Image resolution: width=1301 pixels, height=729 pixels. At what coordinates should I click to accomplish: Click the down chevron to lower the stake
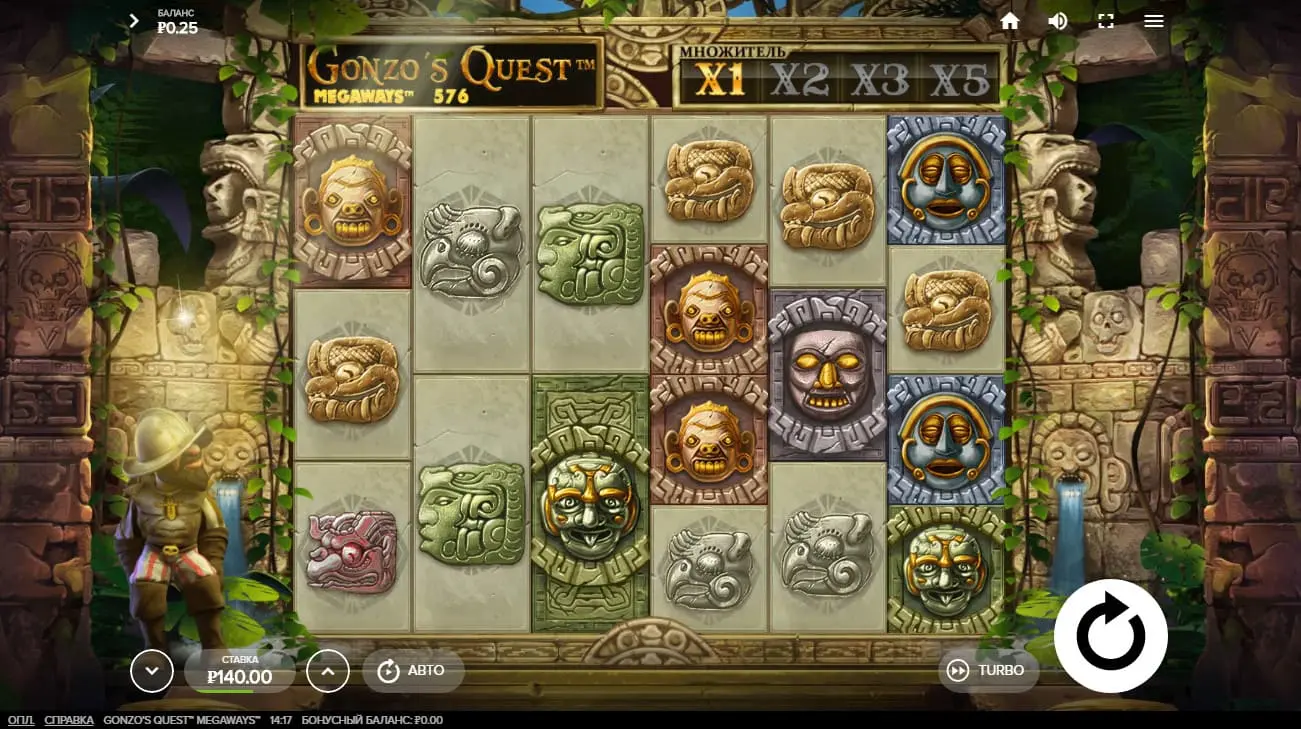[152, 670]
